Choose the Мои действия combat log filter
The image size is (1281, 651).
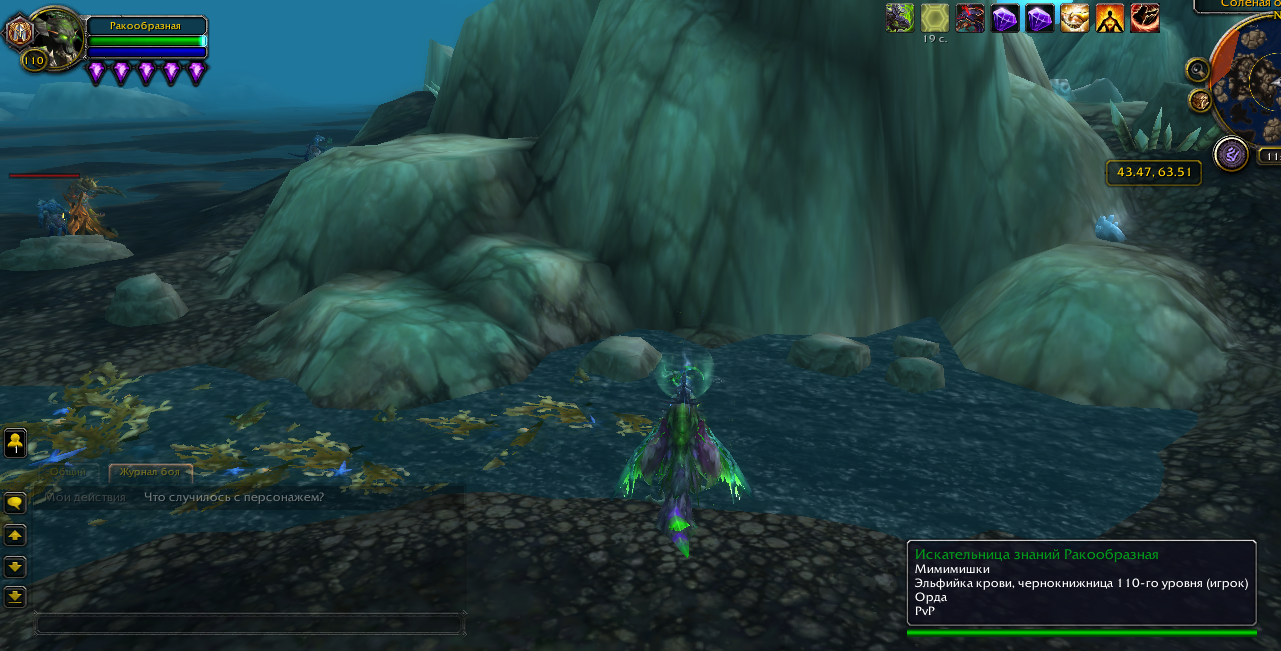coord(85,497)
